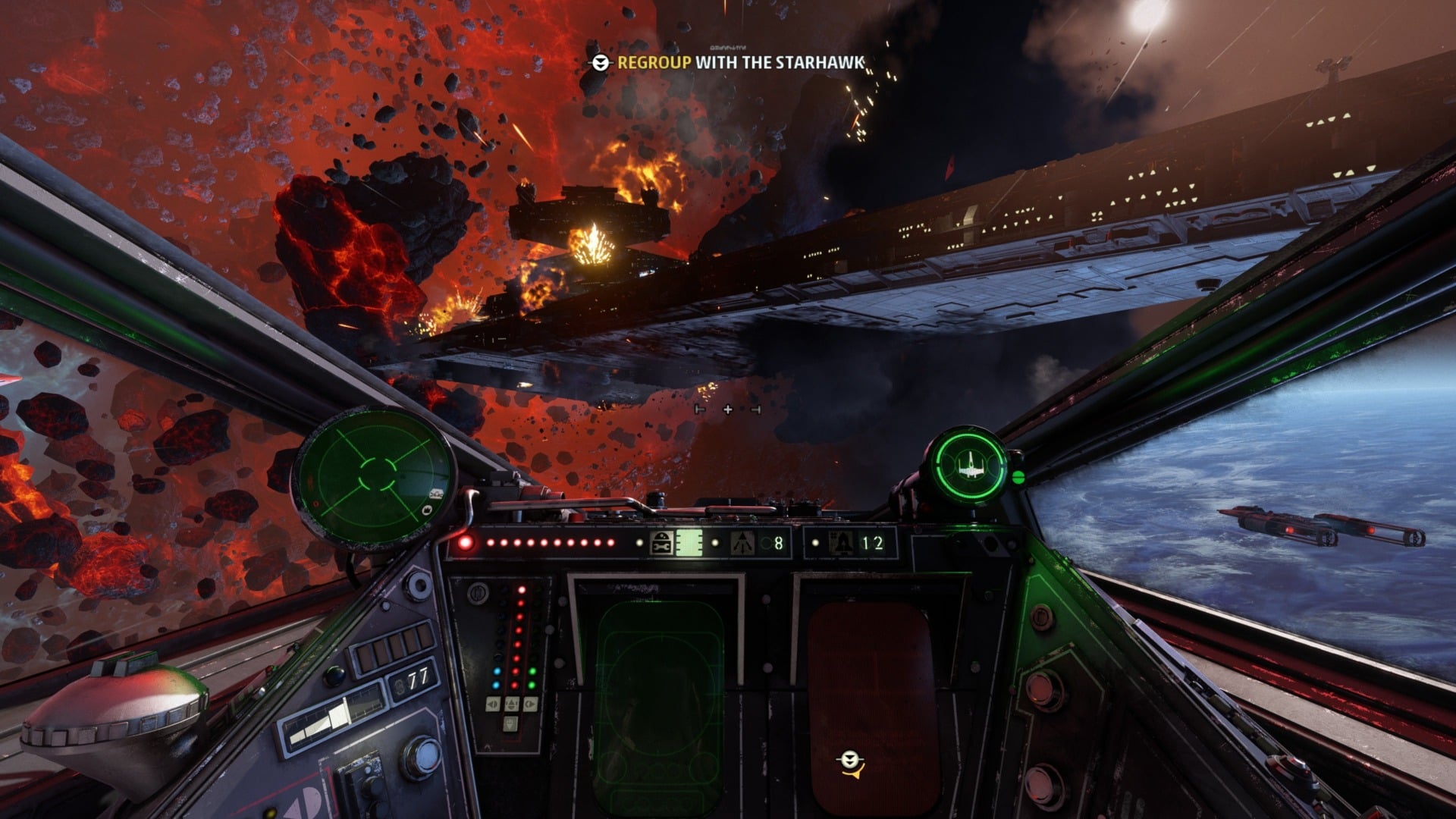1456x819 pixels.
Task: Click the yellow objective waypoint marker on the console
Action: click(x=849, y=761)
